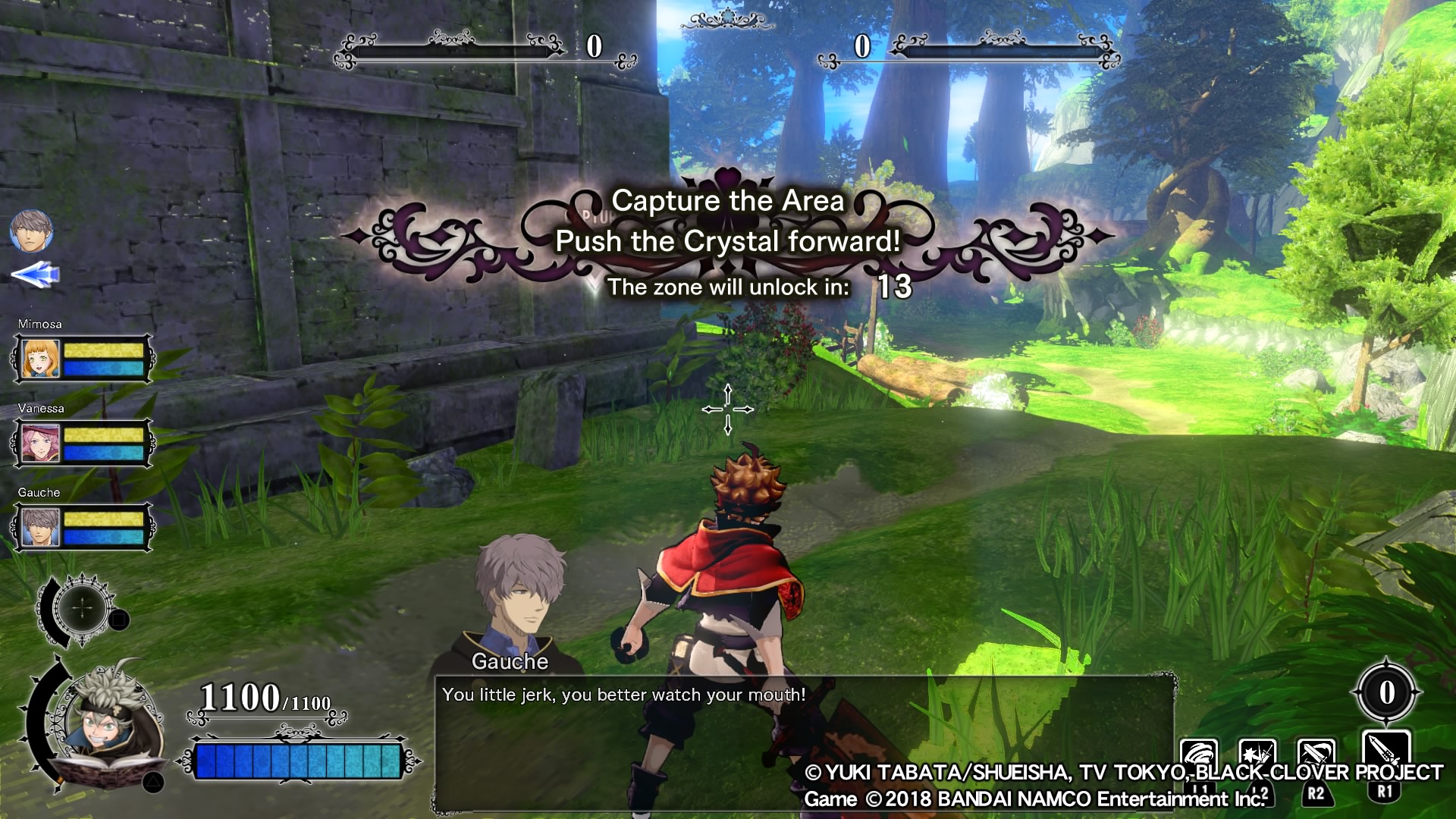Screen dimensions: 1456x819
Task: Activate the circular crosshair aim skill
Action: (x=82, y=609)
